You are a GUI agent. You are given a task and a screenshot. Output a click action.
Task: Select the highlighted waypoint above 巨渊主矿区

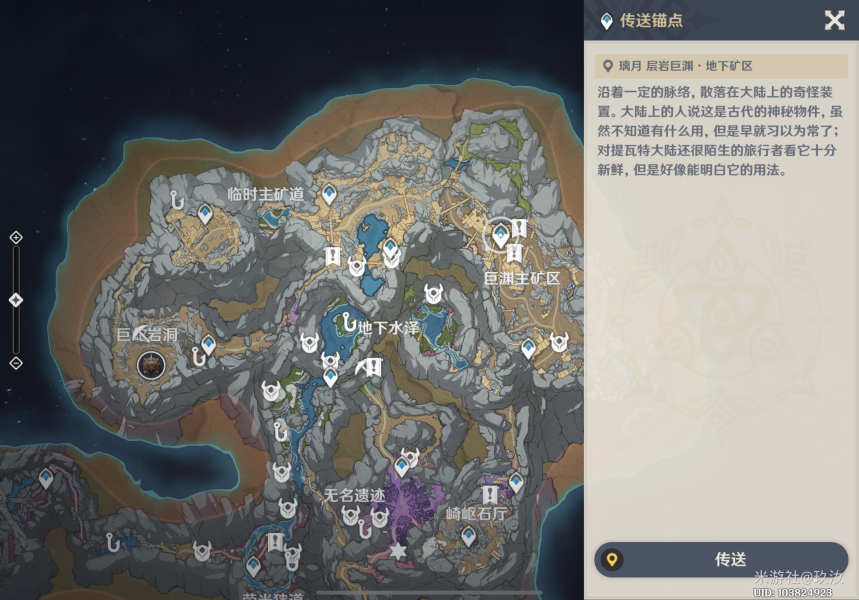500,235
